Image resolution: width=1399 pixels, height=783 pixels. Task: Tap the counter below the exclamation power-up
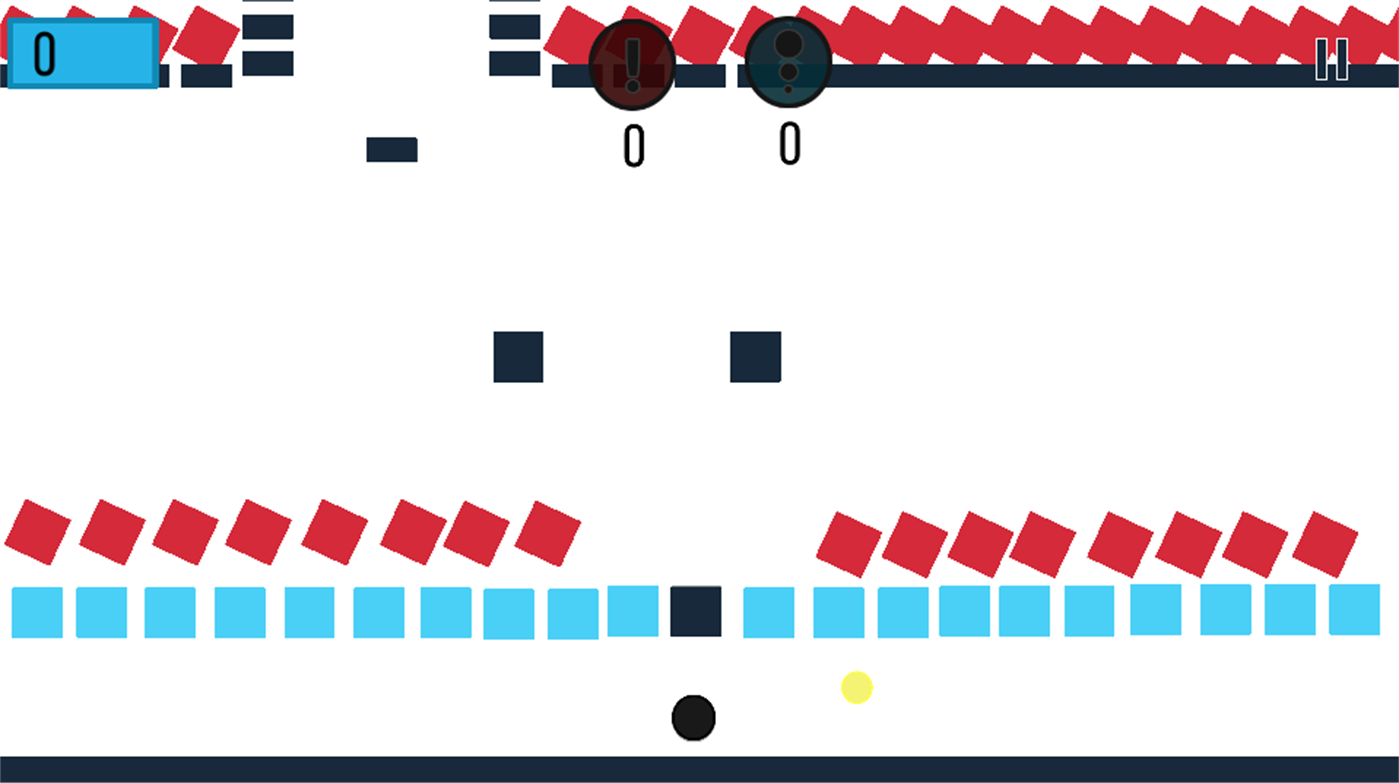click(x=634, y=143)
